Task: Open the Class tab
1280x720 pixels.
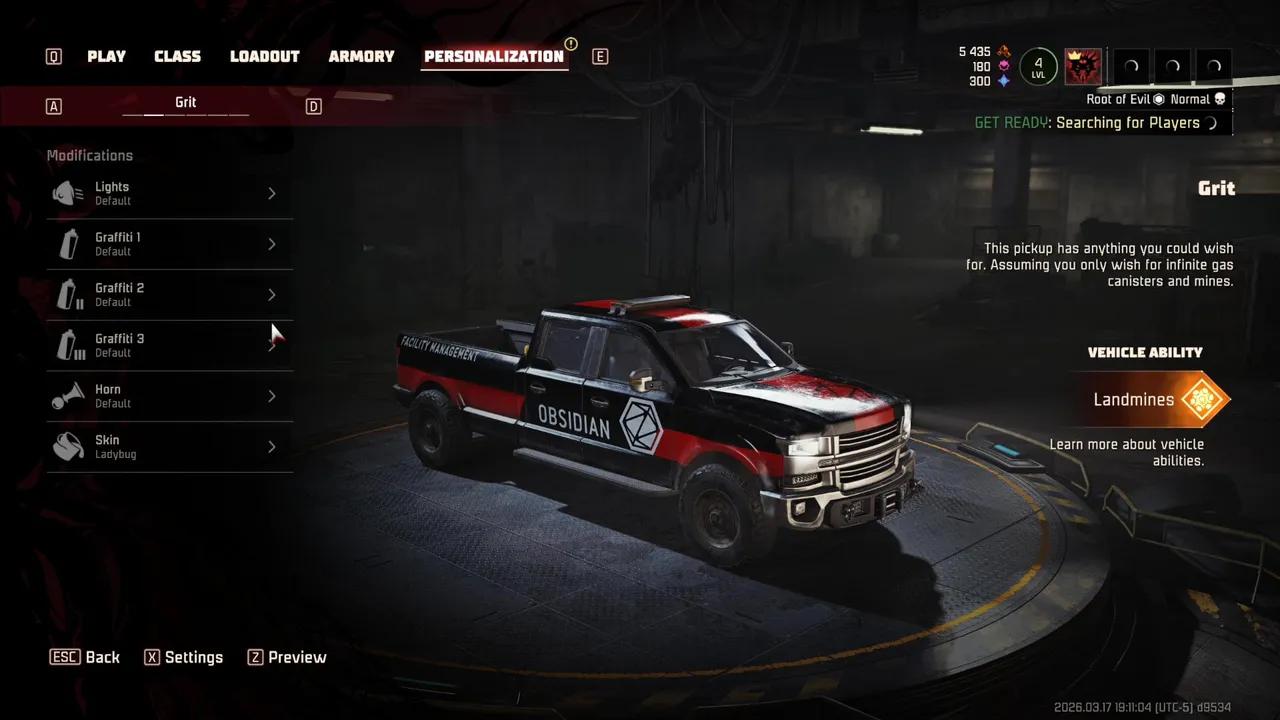Action: pyautogui.click(x=177, y=57)
